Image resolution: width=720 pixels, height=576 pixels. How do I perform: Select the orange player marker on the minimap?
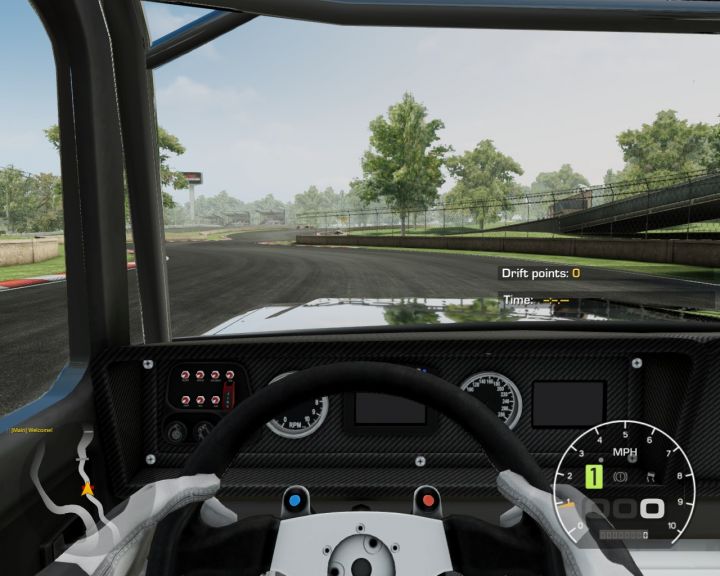pyautogui.click(x=87, y=489)
